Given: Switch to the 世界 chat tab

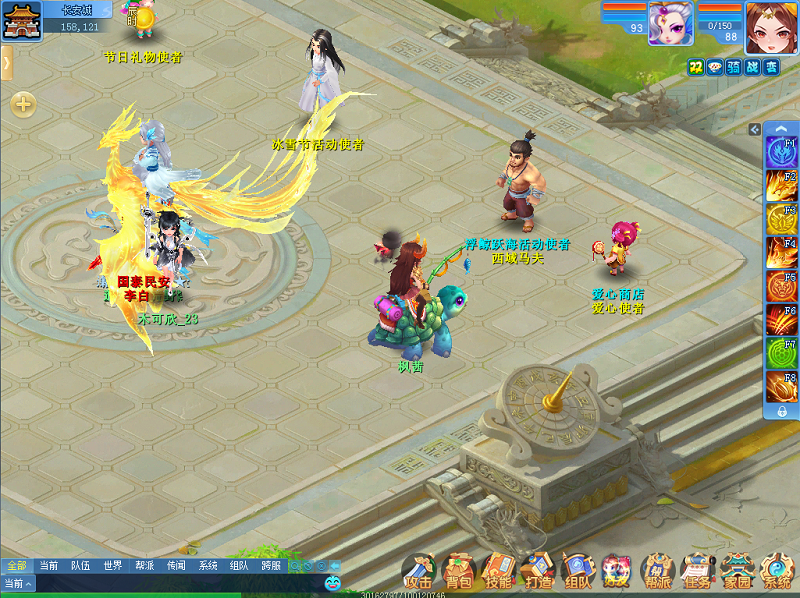Looking at the screenshot, I should point(112,566).
